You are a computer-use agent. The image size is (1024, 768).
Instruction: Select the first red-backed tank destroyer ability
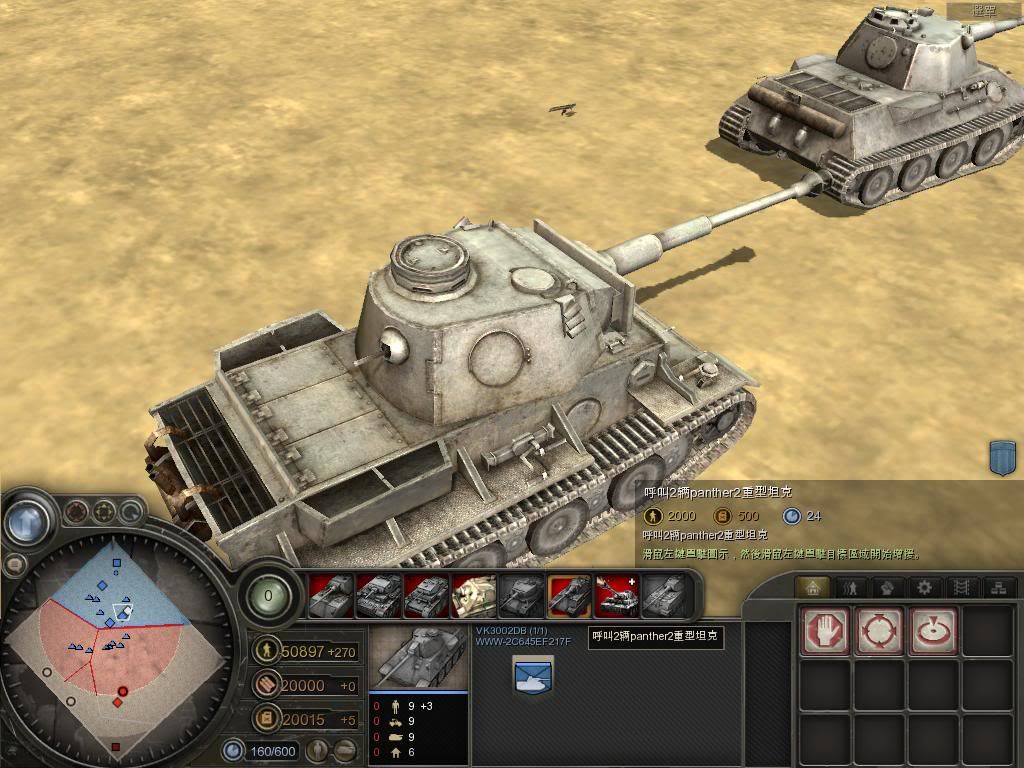click(330, 596)
